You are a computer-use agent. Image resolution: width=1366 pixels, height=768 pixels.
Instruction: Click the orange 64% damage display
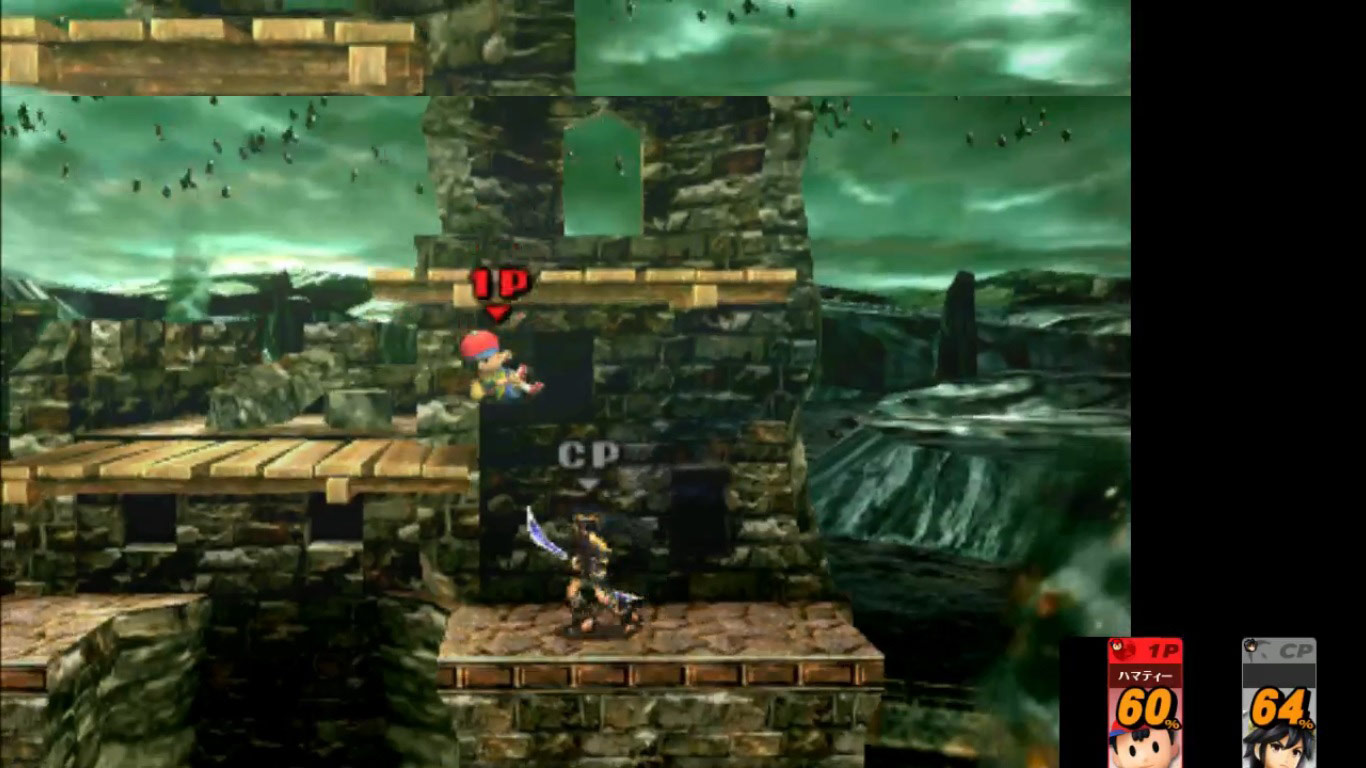coord(1277,706)
